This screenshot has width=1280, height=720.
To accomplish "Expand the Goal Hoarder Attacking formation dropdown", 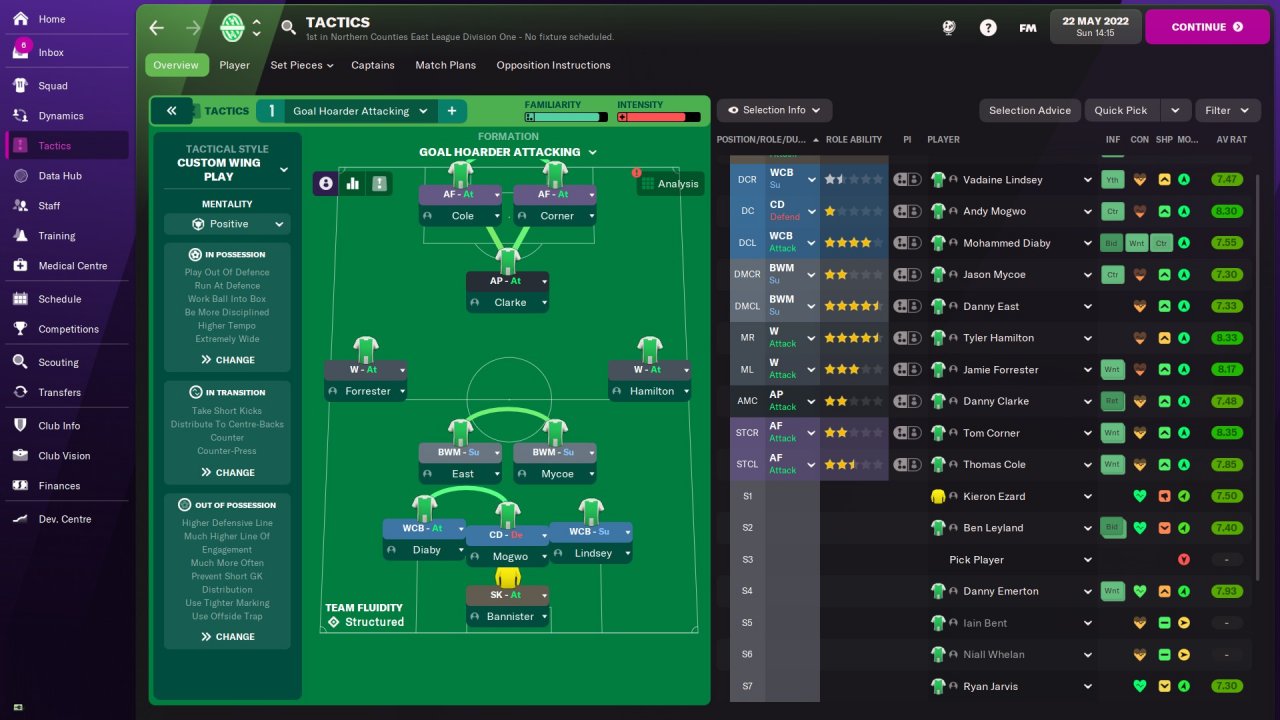I will 508,152.
